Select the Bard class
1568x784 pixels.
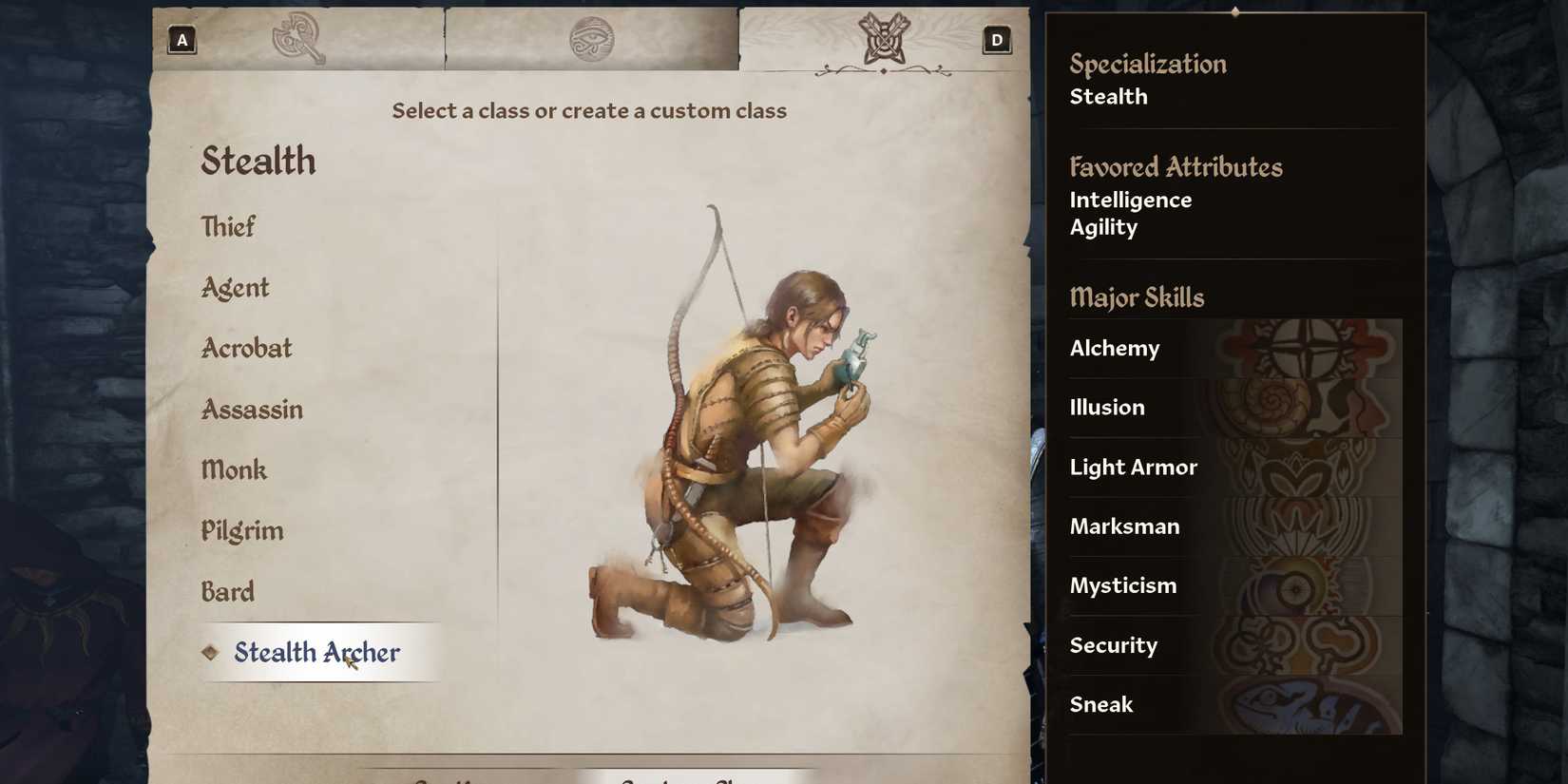coord(227,591)
